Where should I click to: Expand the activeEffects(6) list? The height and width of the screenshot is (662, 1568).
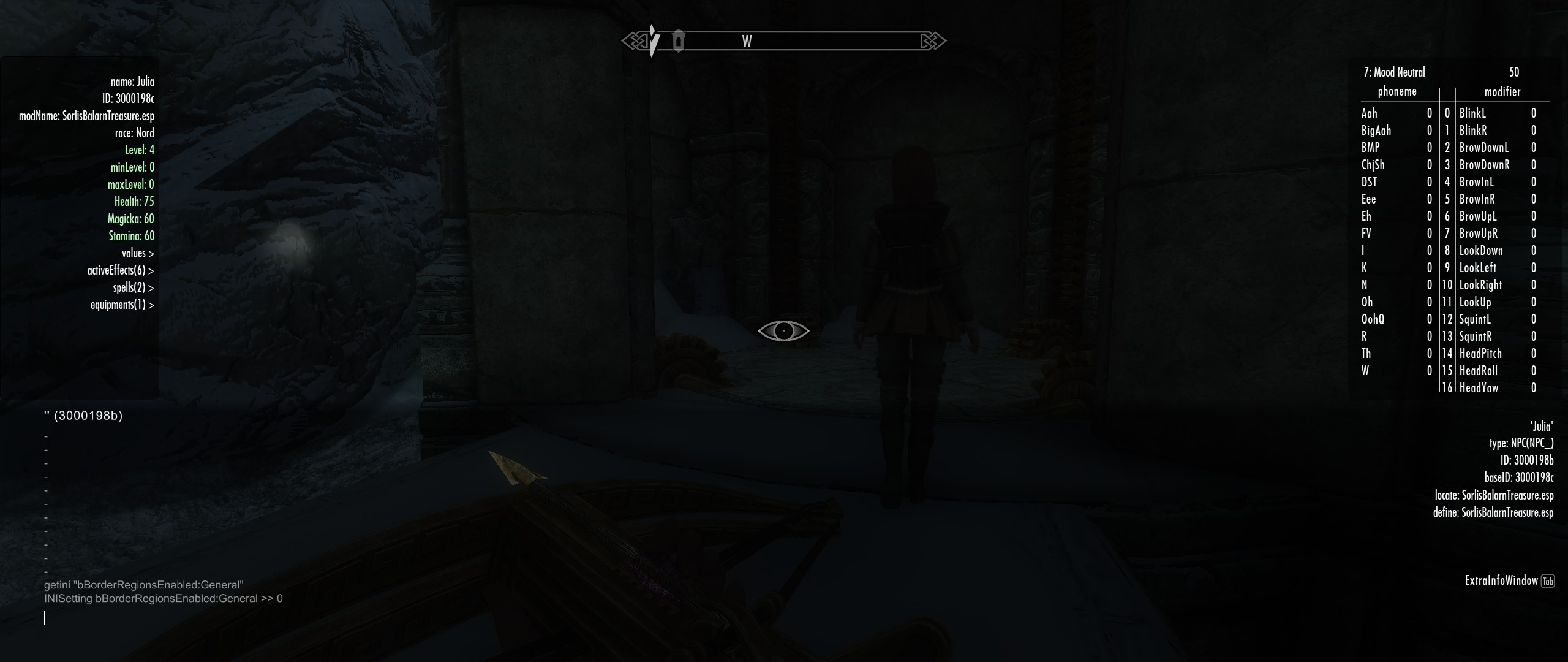120,270
